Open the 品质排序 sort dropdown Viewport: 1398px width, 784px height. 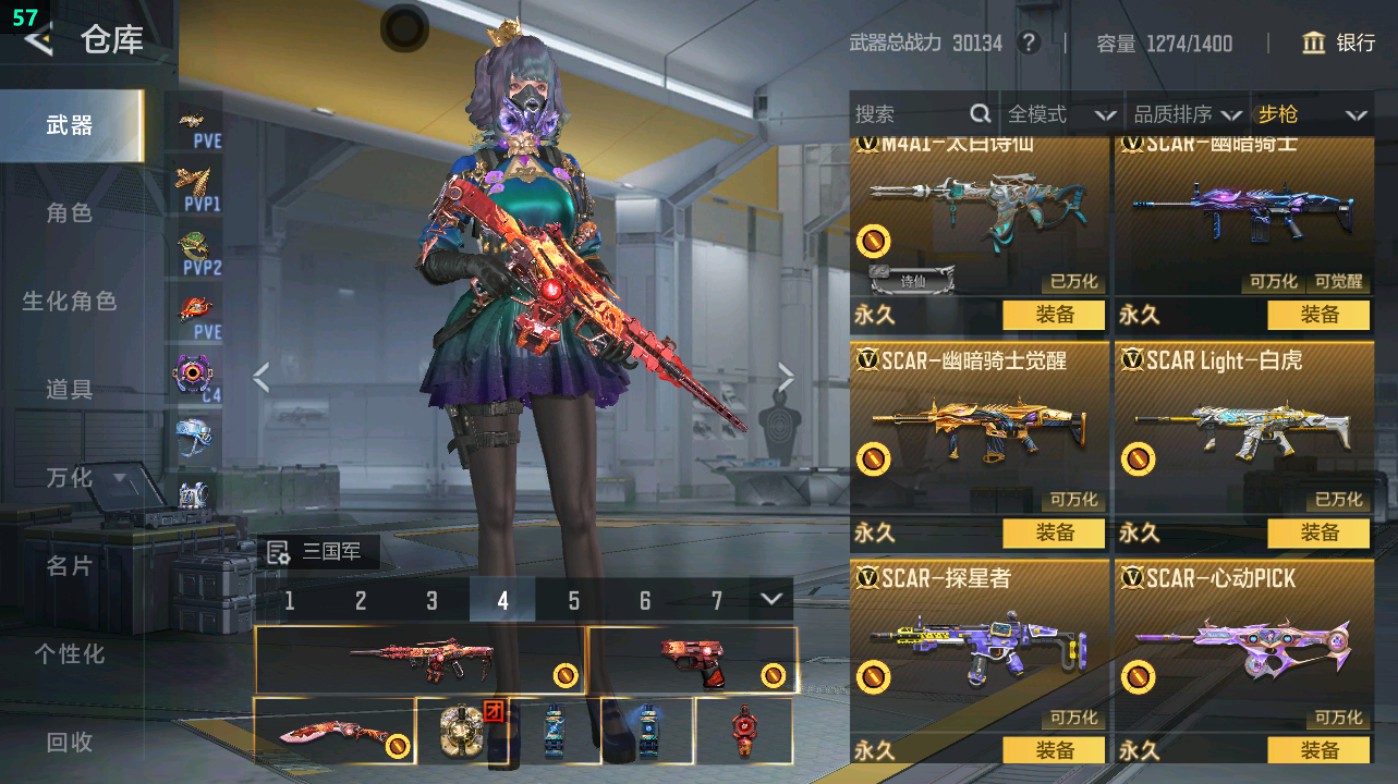(x=1186, y=115)
